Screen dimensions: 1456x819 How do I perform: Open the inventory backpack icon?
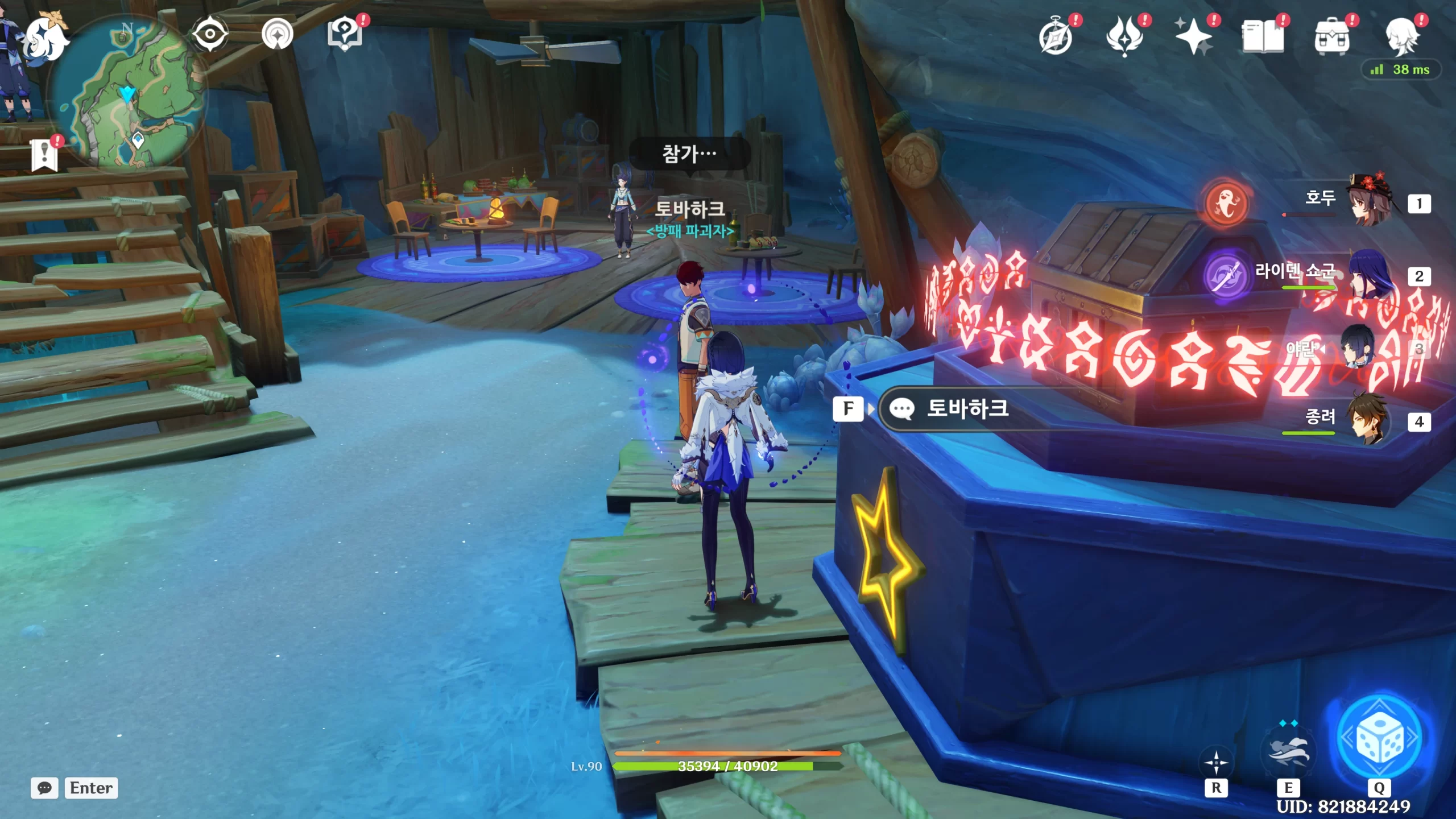coord(1331,38)
